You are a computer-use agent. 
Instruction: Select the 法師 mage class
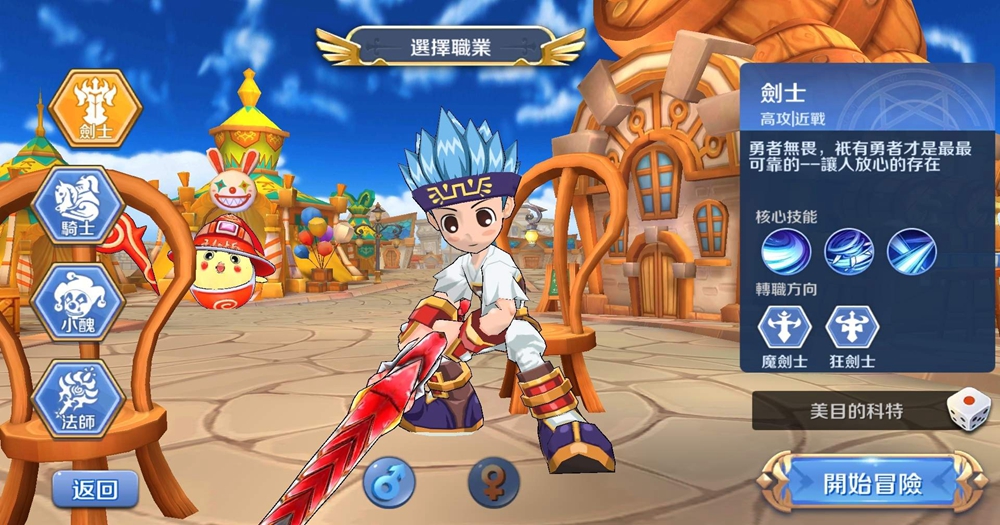[x=77, y=398]
